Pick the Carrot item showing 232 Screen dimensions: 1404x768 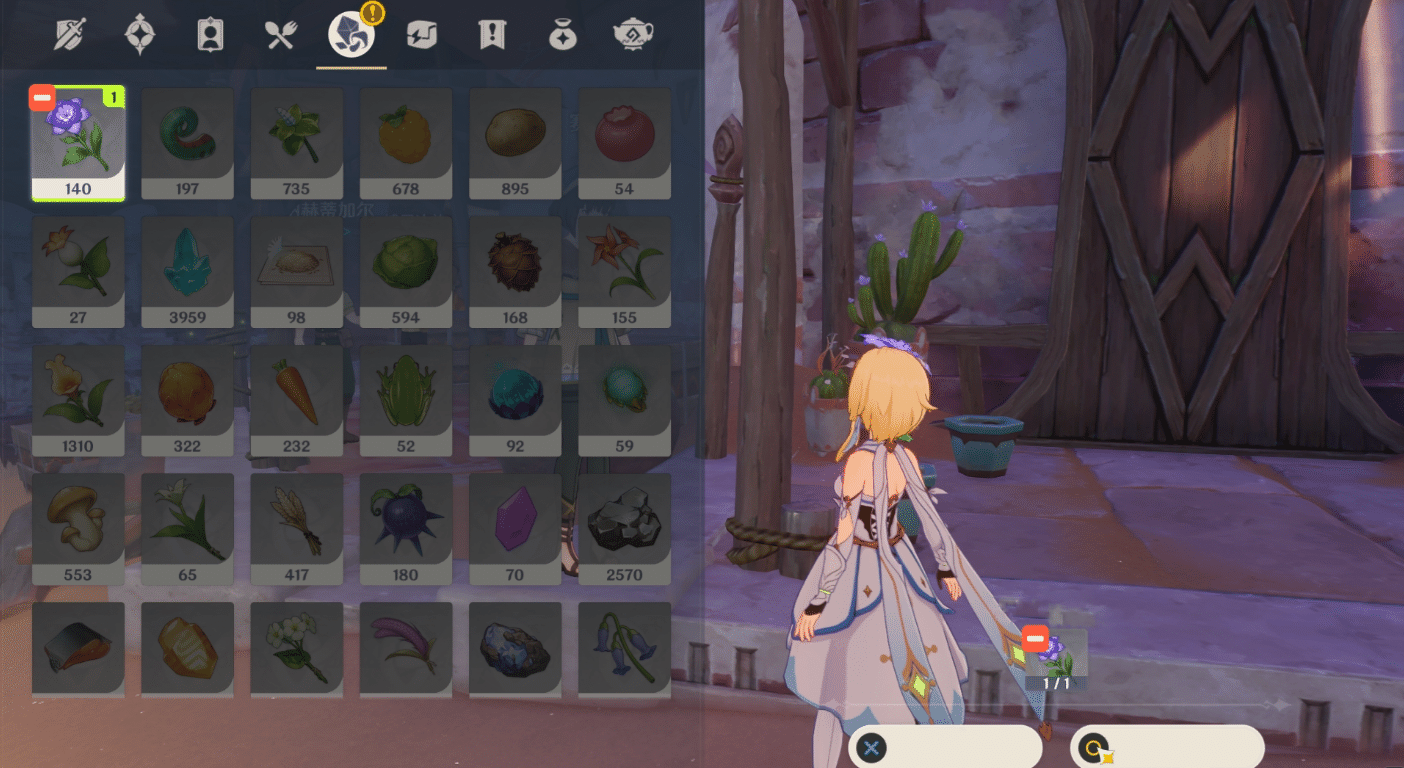tap(296, 398)
